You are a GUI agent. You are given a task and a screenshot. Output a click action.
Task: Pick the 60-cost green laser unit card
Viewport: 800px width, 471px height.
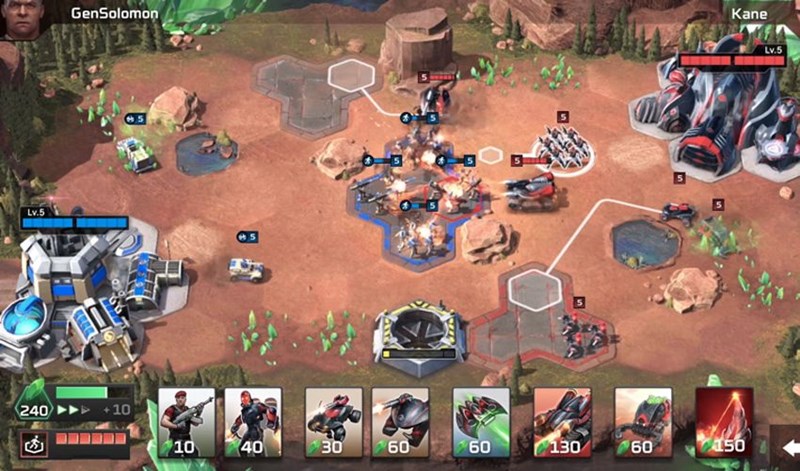coord(481,422)
